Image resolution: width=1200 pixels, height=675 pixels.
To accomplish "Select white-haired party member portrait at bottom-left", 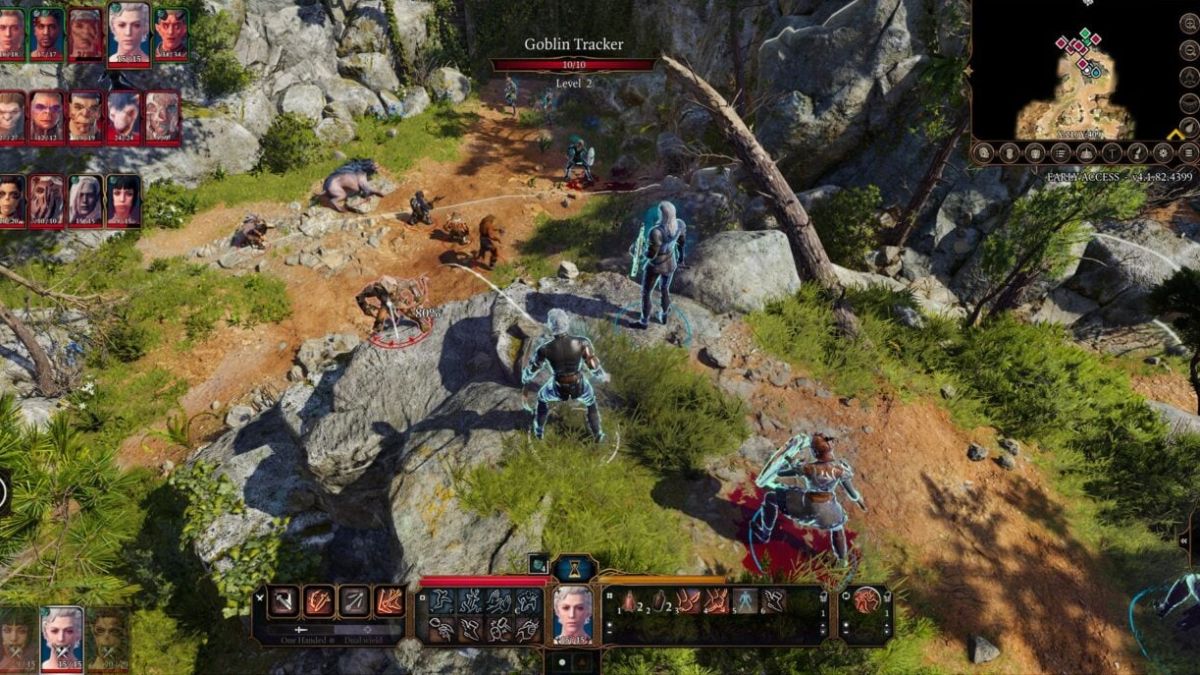I will point(62,637).
